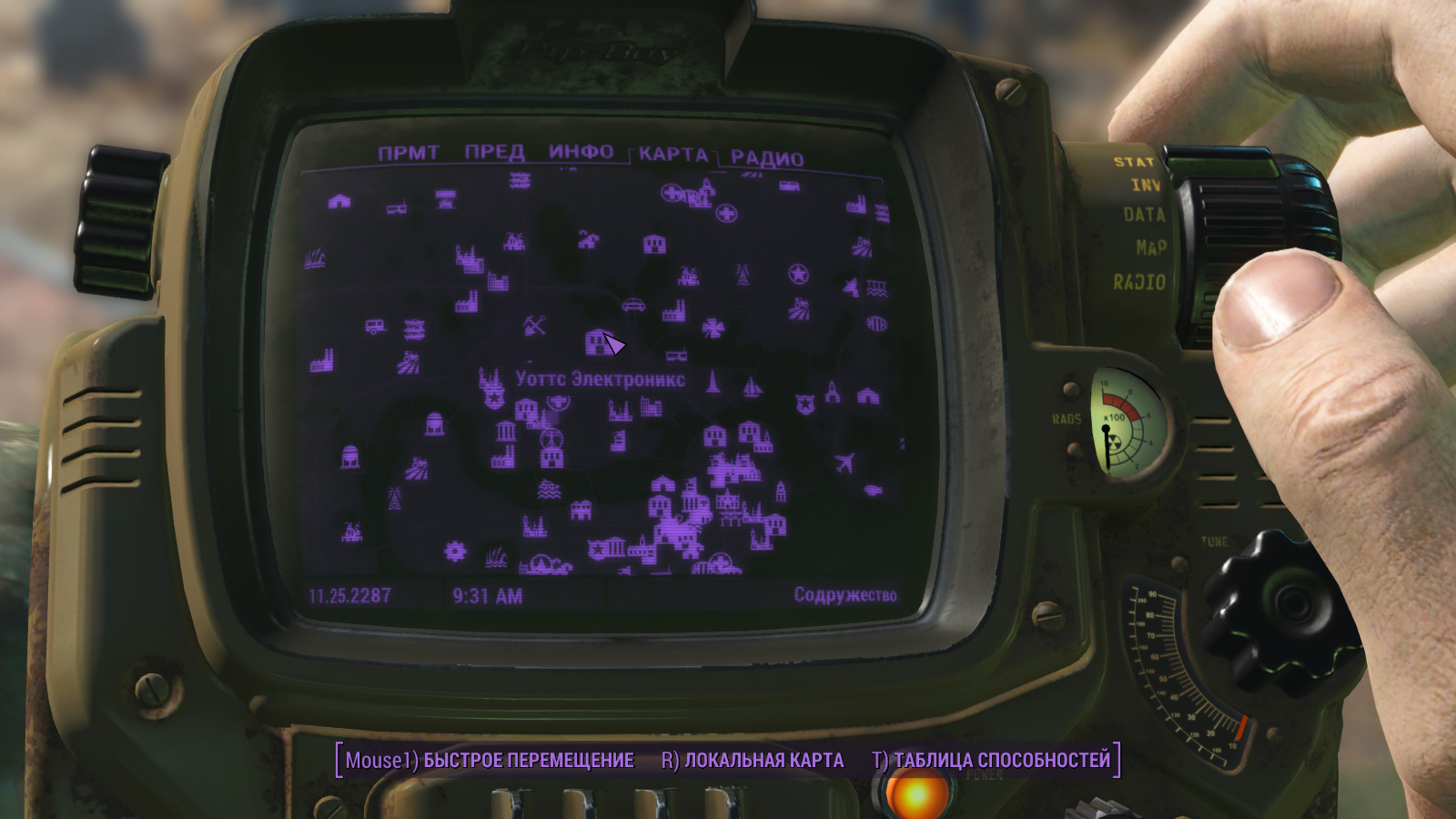Select the sailboat map marker

click(752, 388)
